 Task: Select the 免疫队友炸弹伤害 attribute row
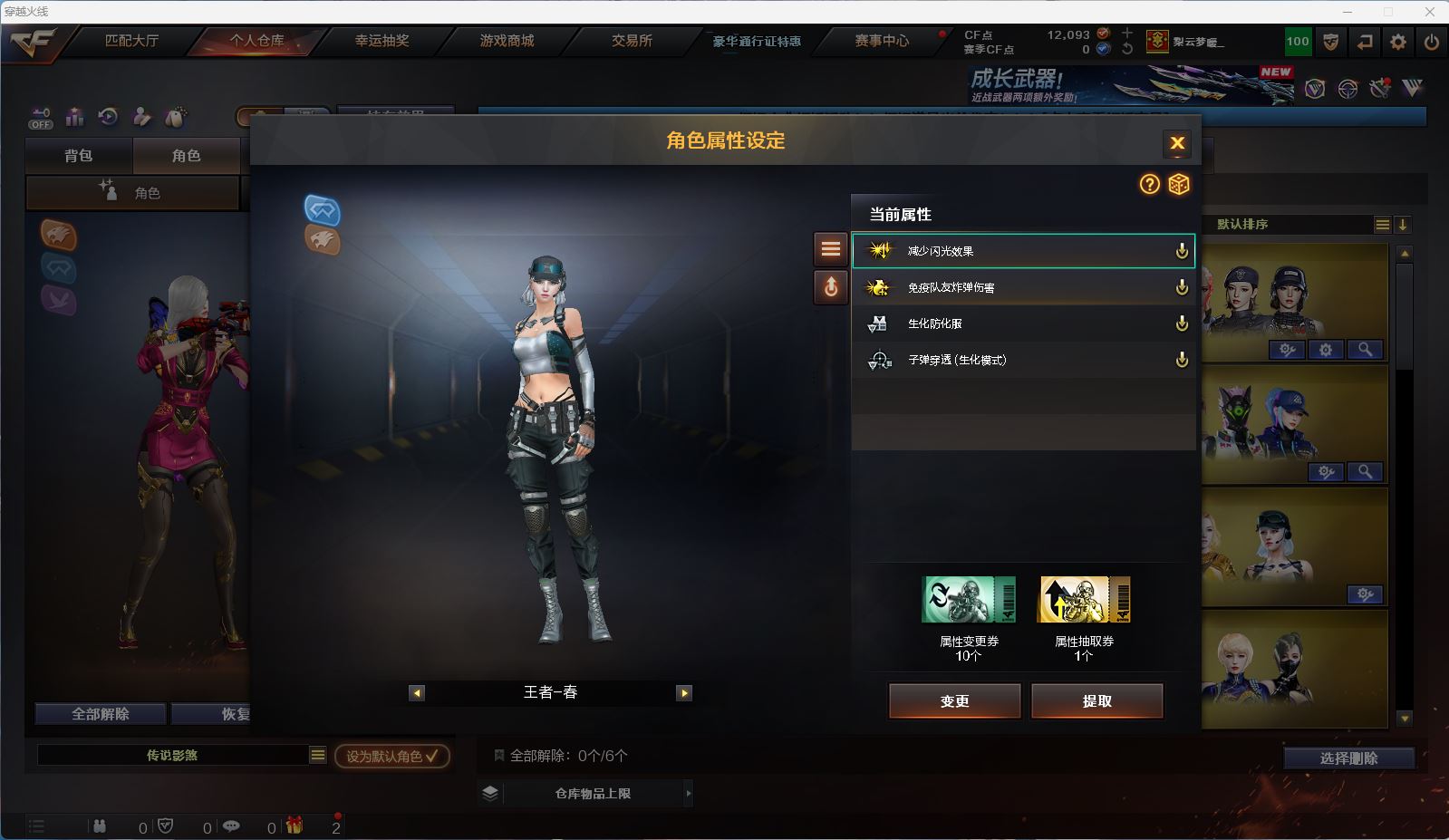tap(1022, 287)
